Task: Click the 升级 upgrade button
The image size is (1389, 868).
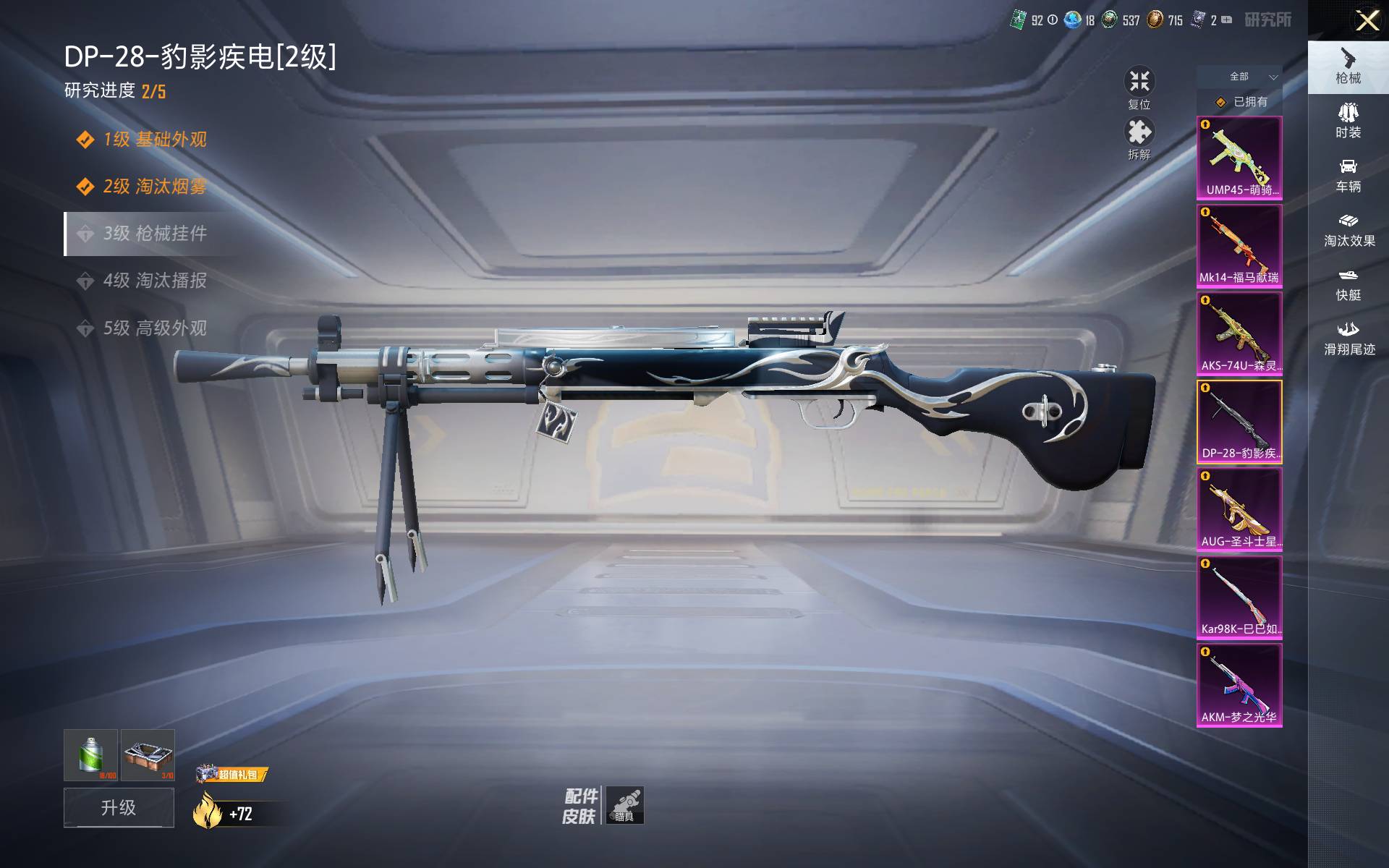Action: [x=119, y=807]
